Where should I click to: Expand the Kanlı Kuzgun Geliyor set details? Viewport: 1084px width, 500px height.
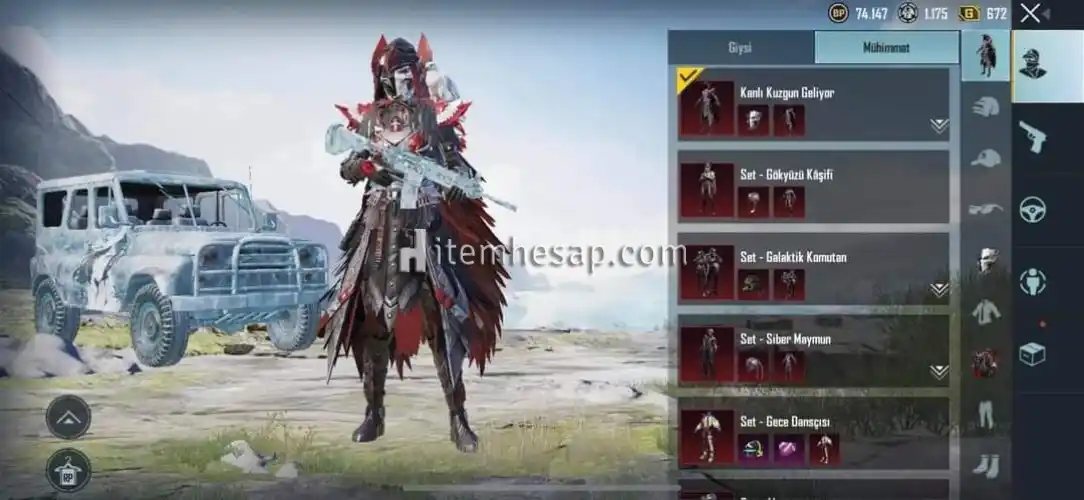click(x=939, y=126)
